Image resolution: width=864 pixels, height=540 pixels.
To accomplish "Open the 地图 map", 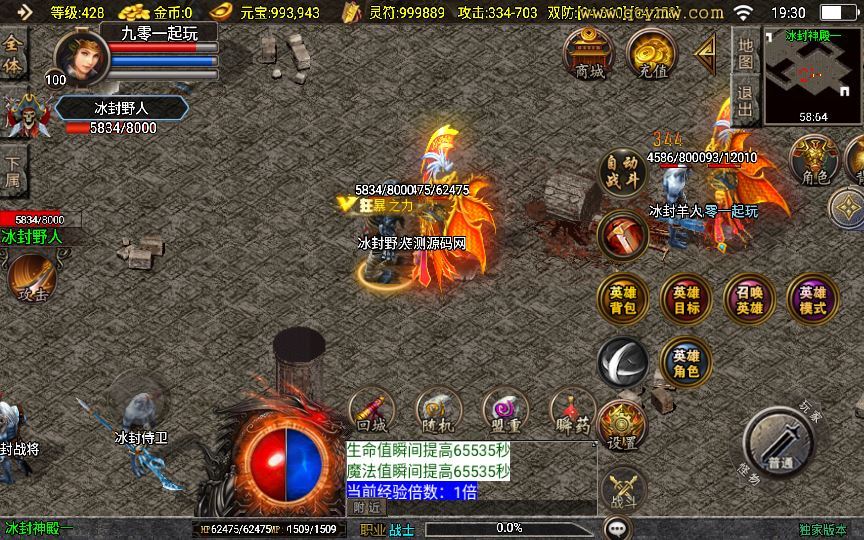I will click(x=745, y=53).
